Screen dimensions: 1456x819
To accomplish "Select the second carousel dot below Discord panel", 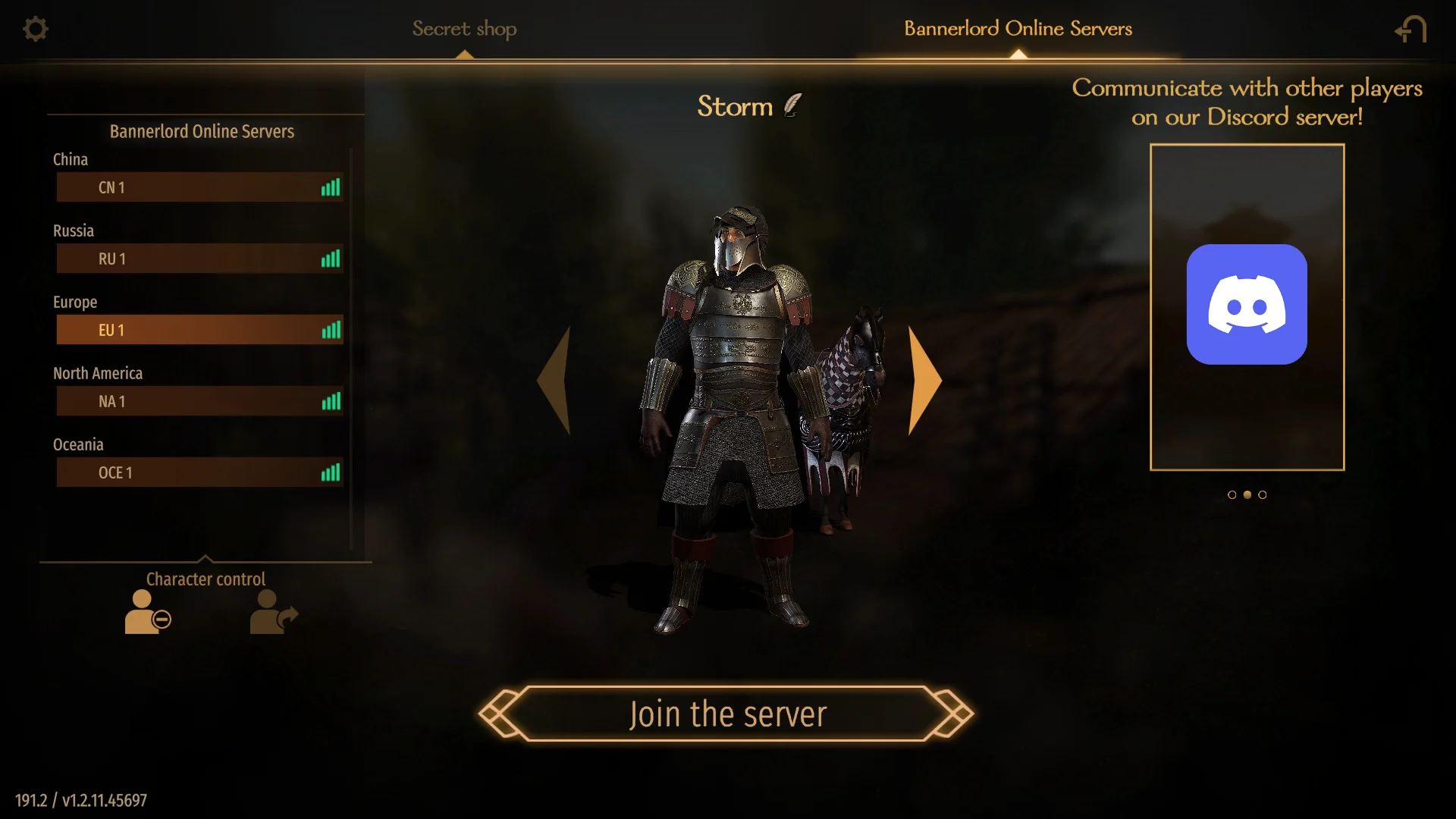I will pyautogui.click(x=1247, y=494).
